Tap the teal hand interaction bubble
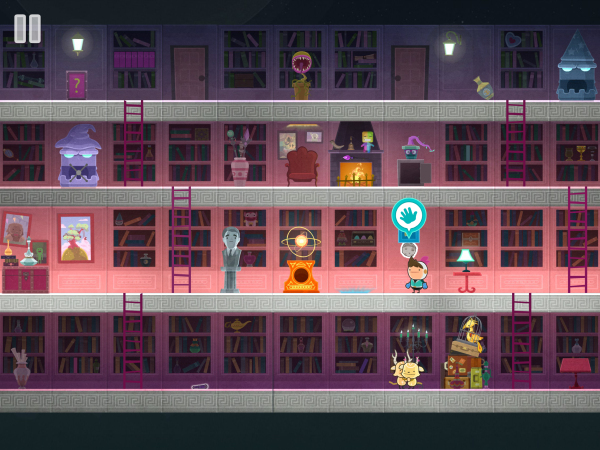Image resolution: width=600 pixels, height=450 pixels. [408, 216]
